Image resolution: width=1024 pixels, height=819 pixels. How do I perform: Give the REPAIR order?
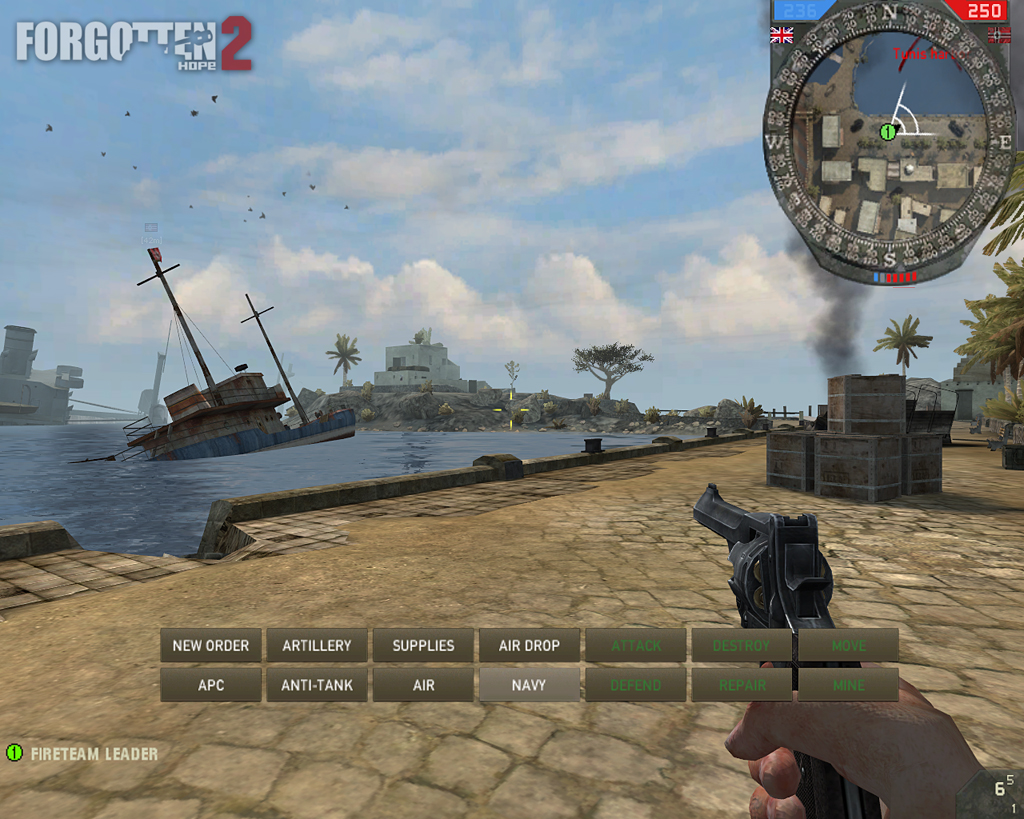pos(741,685)
